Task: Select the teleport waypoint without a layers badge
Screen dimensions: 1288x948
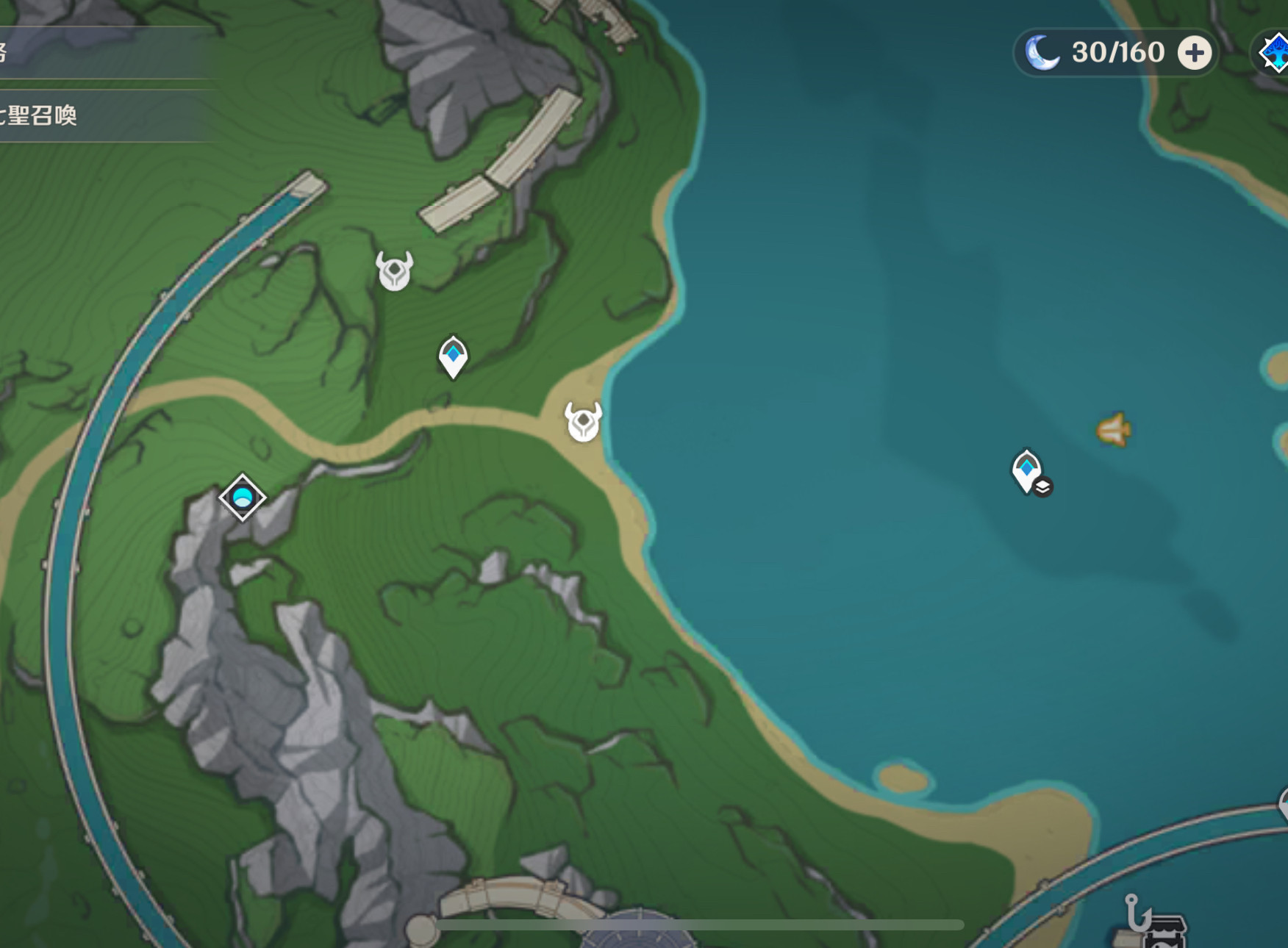Action: tap(453, 356)
